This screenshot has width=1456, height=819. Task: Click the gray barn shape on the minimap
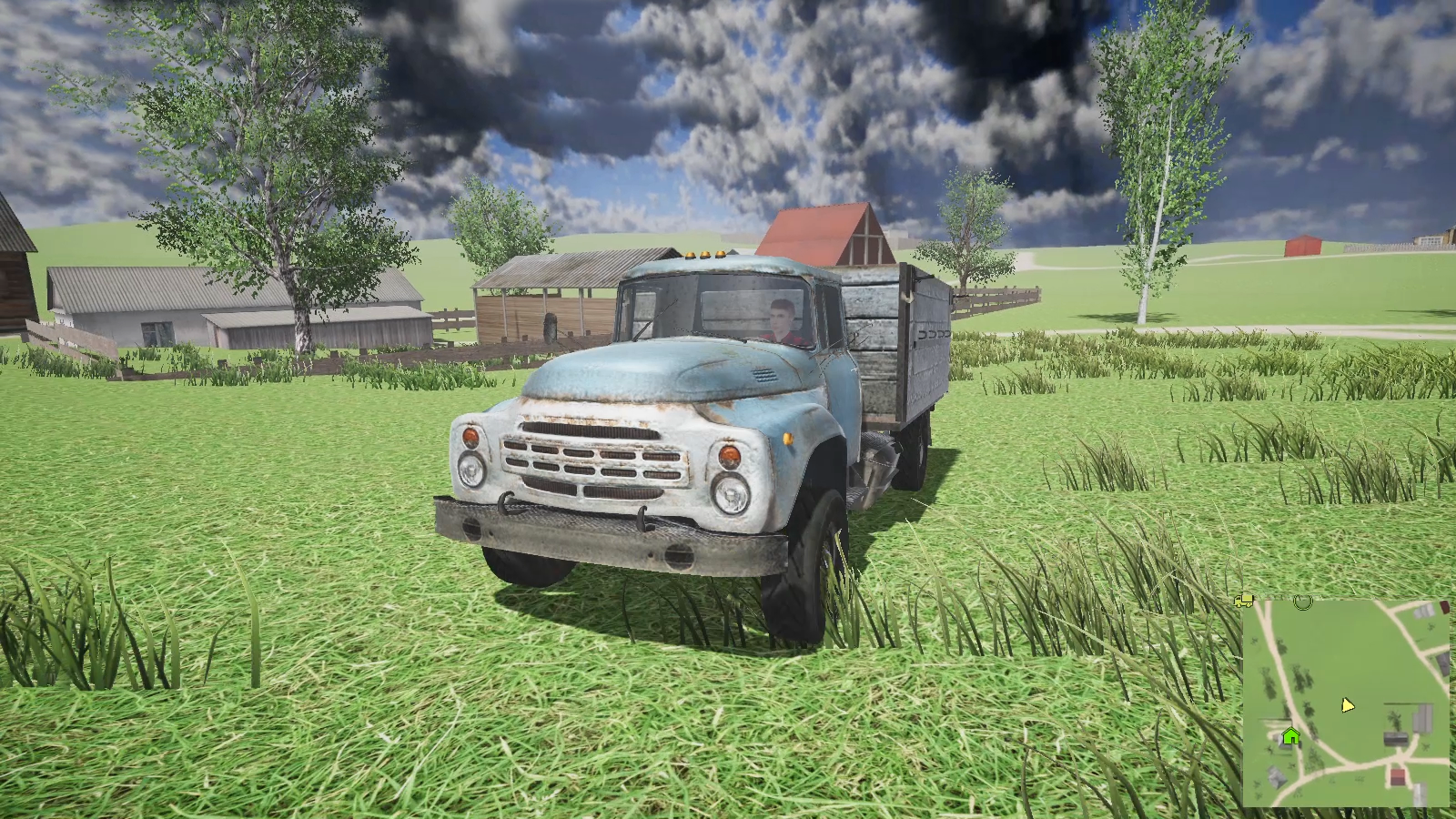pos(1396,737)
